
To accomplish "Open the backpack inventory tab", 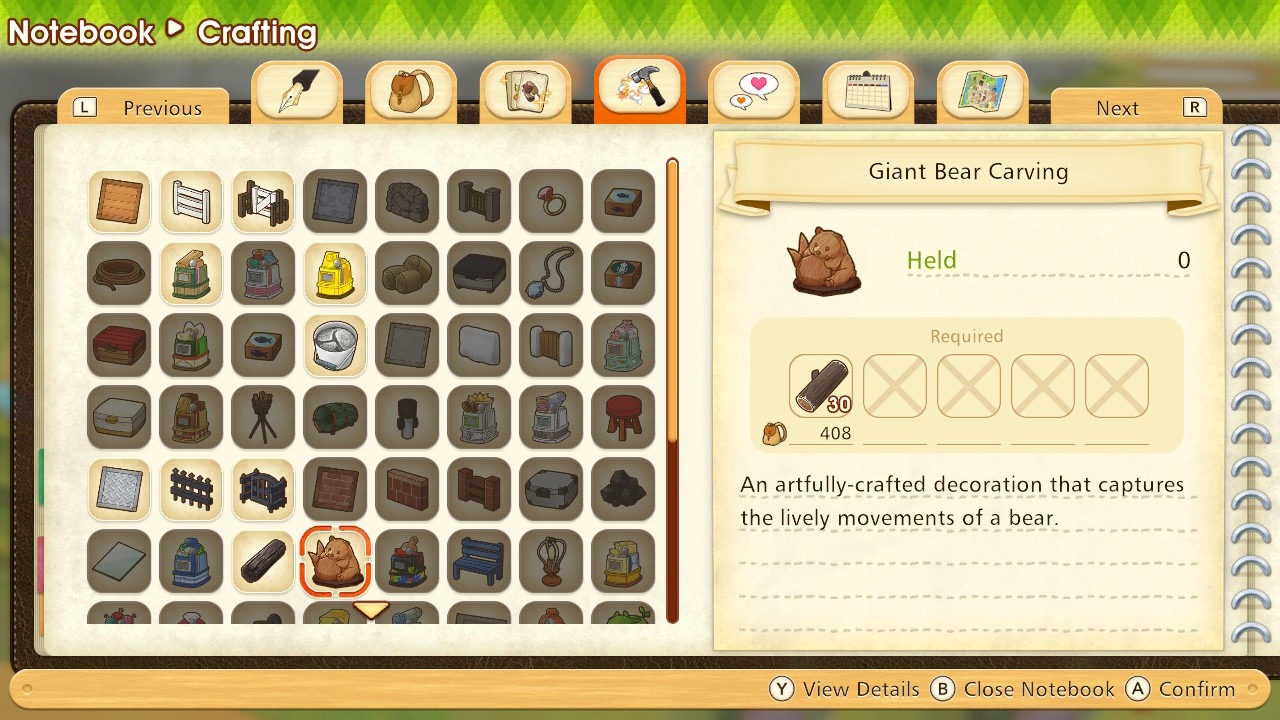I will click(x=411, y=91).
